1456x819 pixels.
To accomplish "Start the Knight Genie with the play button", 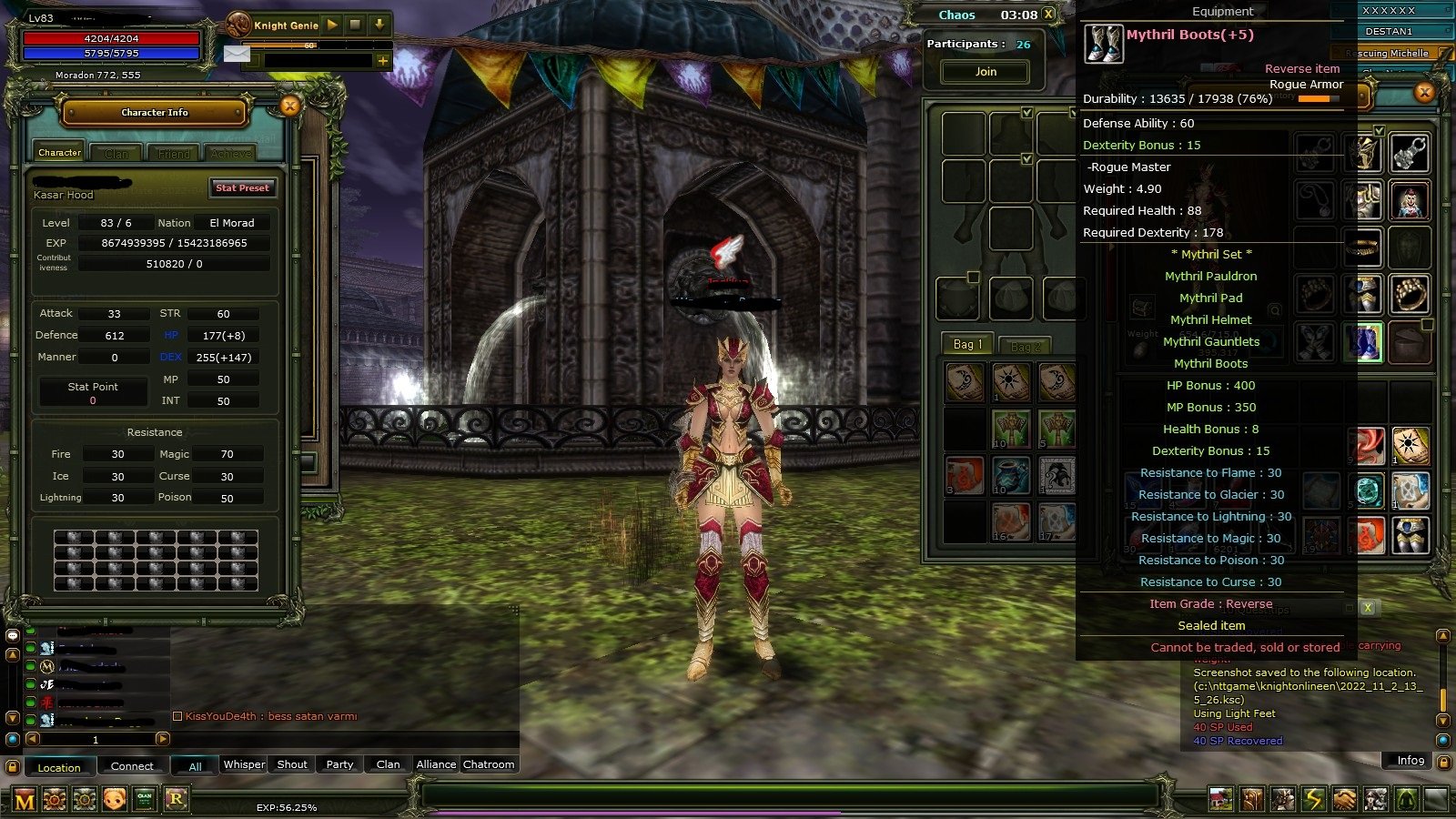I will tap(332, 25).
